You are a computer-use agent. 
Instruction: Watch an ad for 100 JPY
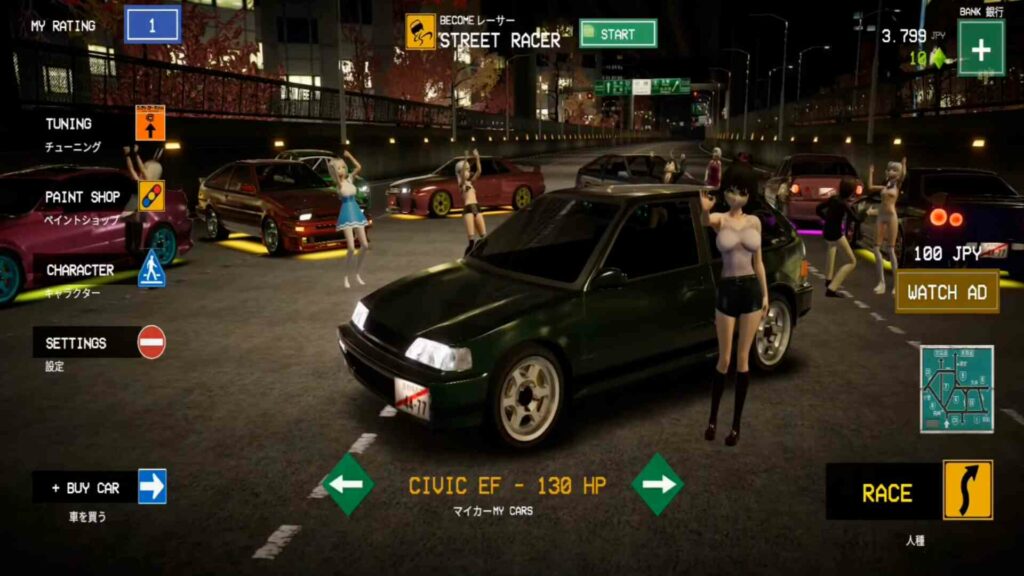[x=947, y=292]
